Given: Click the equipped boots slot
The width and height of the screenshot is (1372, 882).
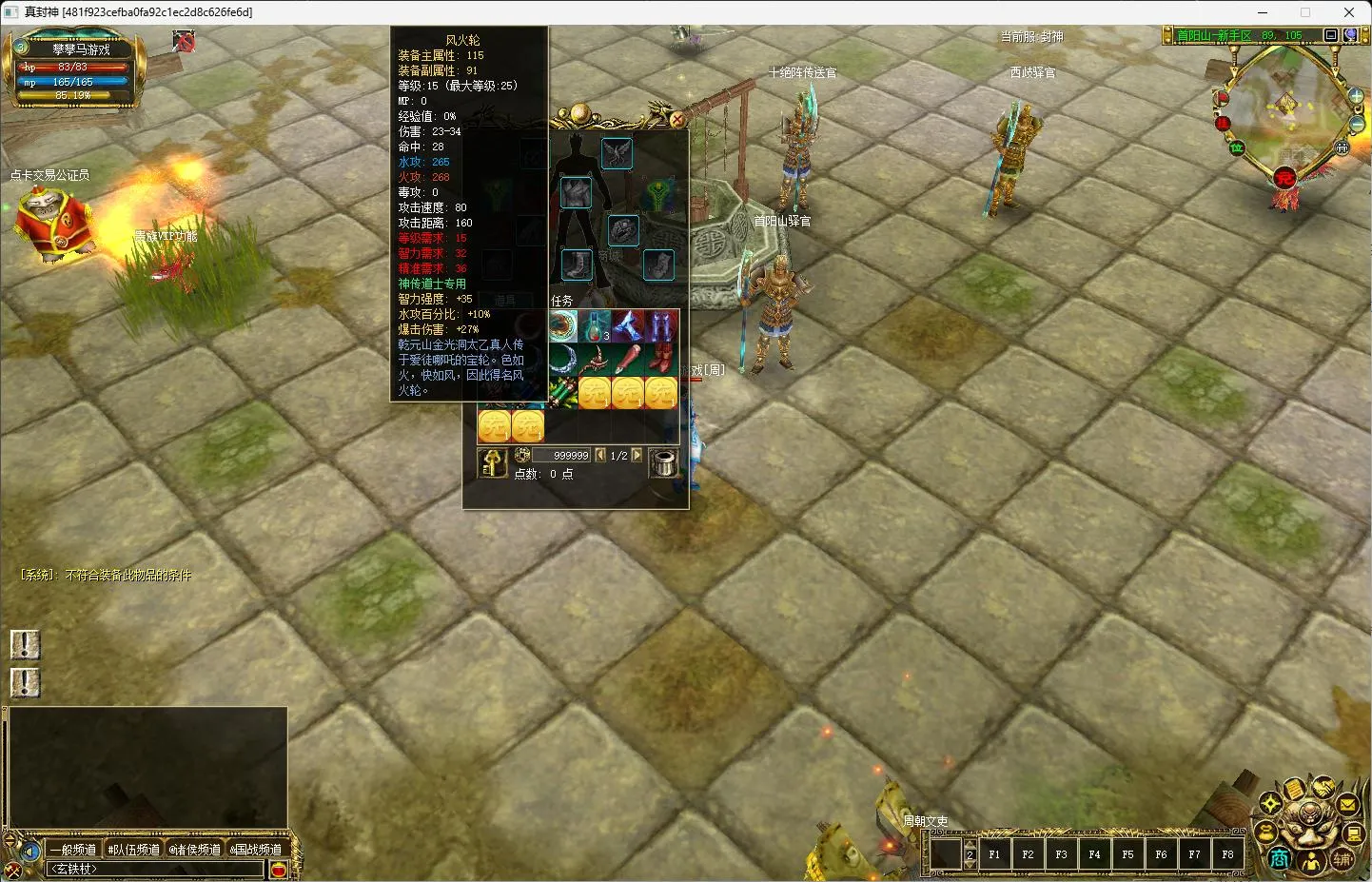Looking at the screenshot, I should [x=576, y=264].
